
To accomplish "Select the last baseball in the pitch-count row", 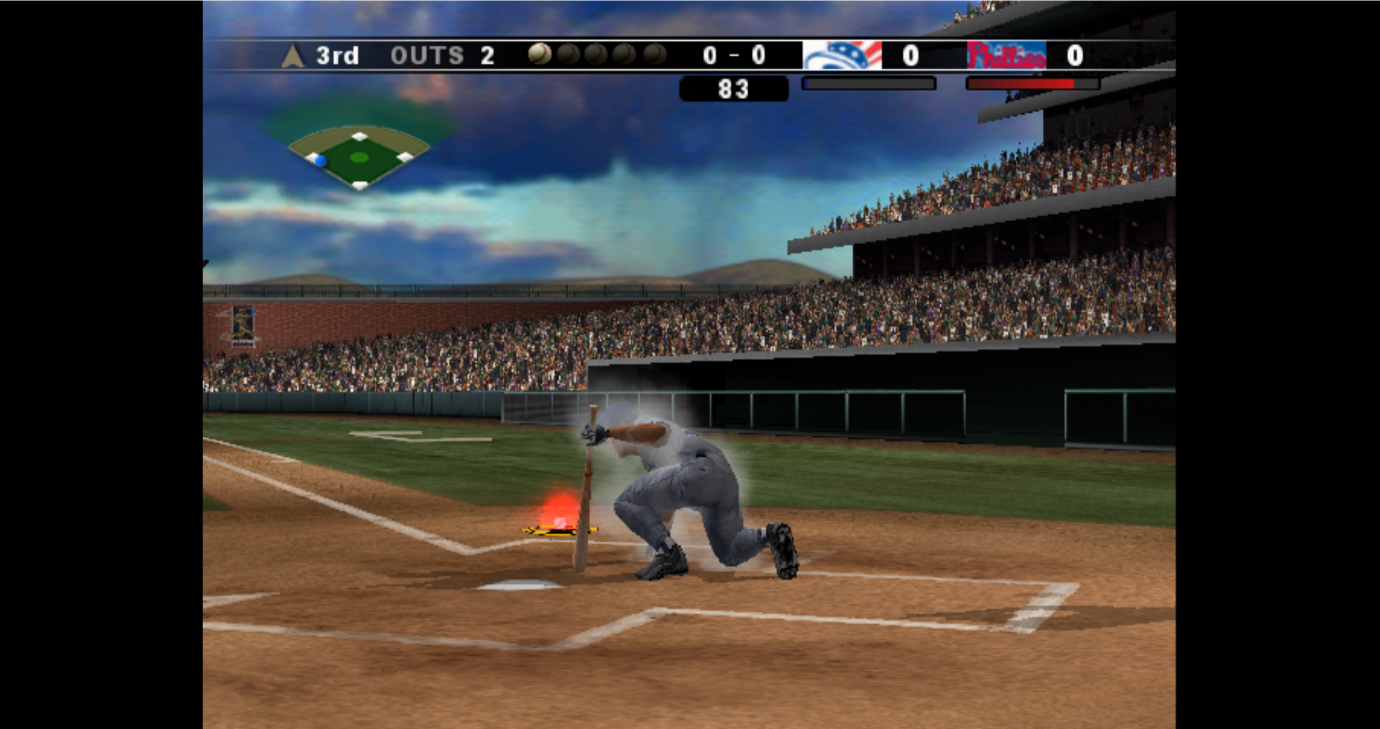I will [655, 54].
